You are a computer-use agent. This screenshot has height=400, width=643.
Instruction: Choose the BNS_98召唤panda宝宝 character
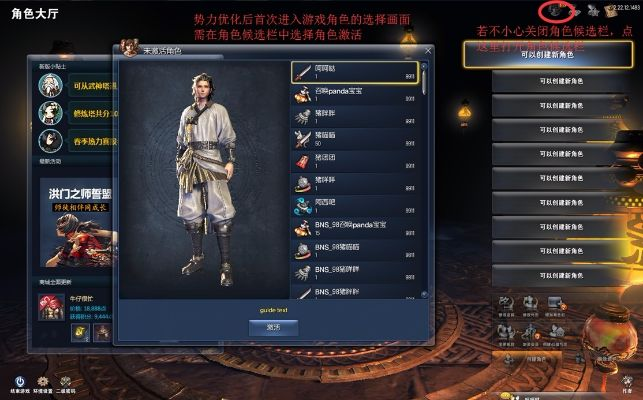pyautogui.click(x=354, y=226)
